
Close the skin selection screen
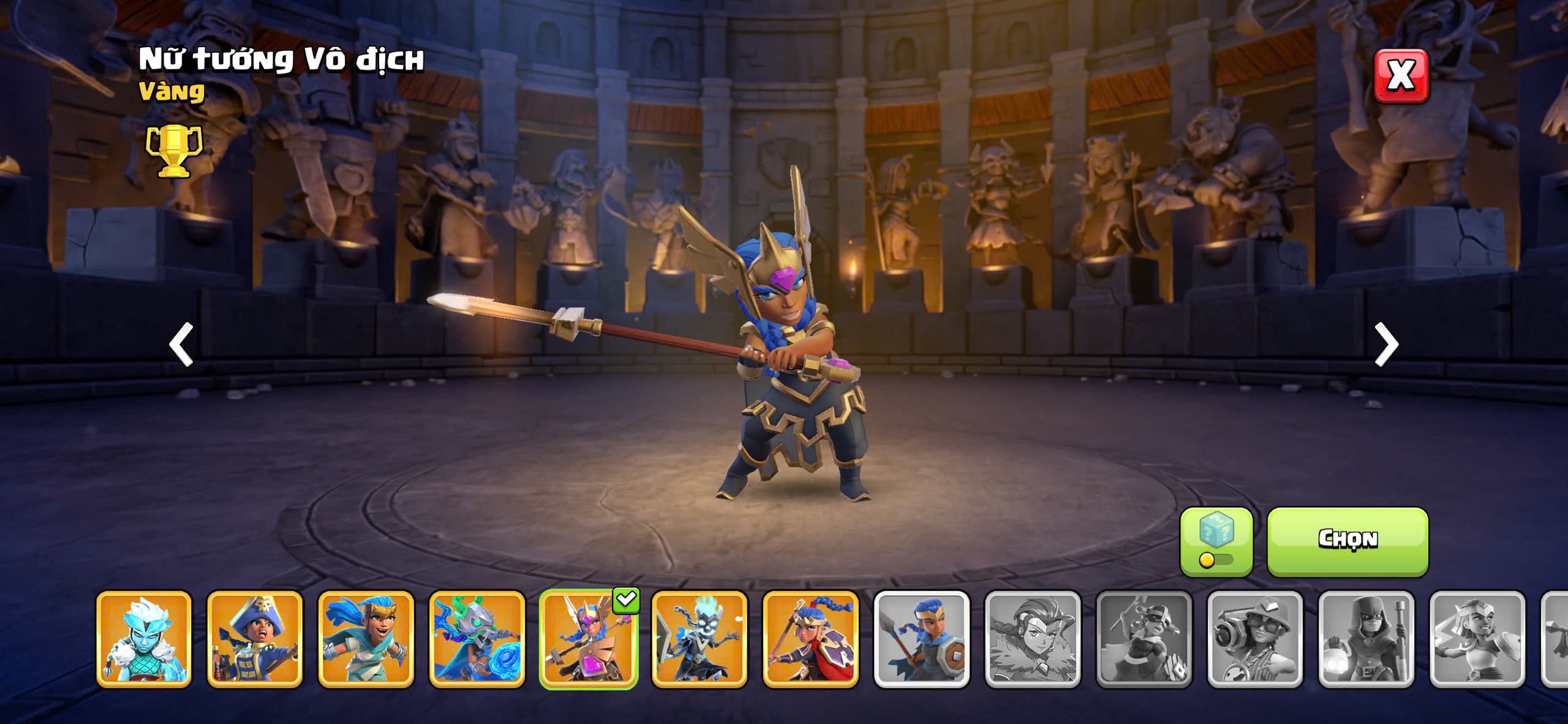tap(1401, 76)
